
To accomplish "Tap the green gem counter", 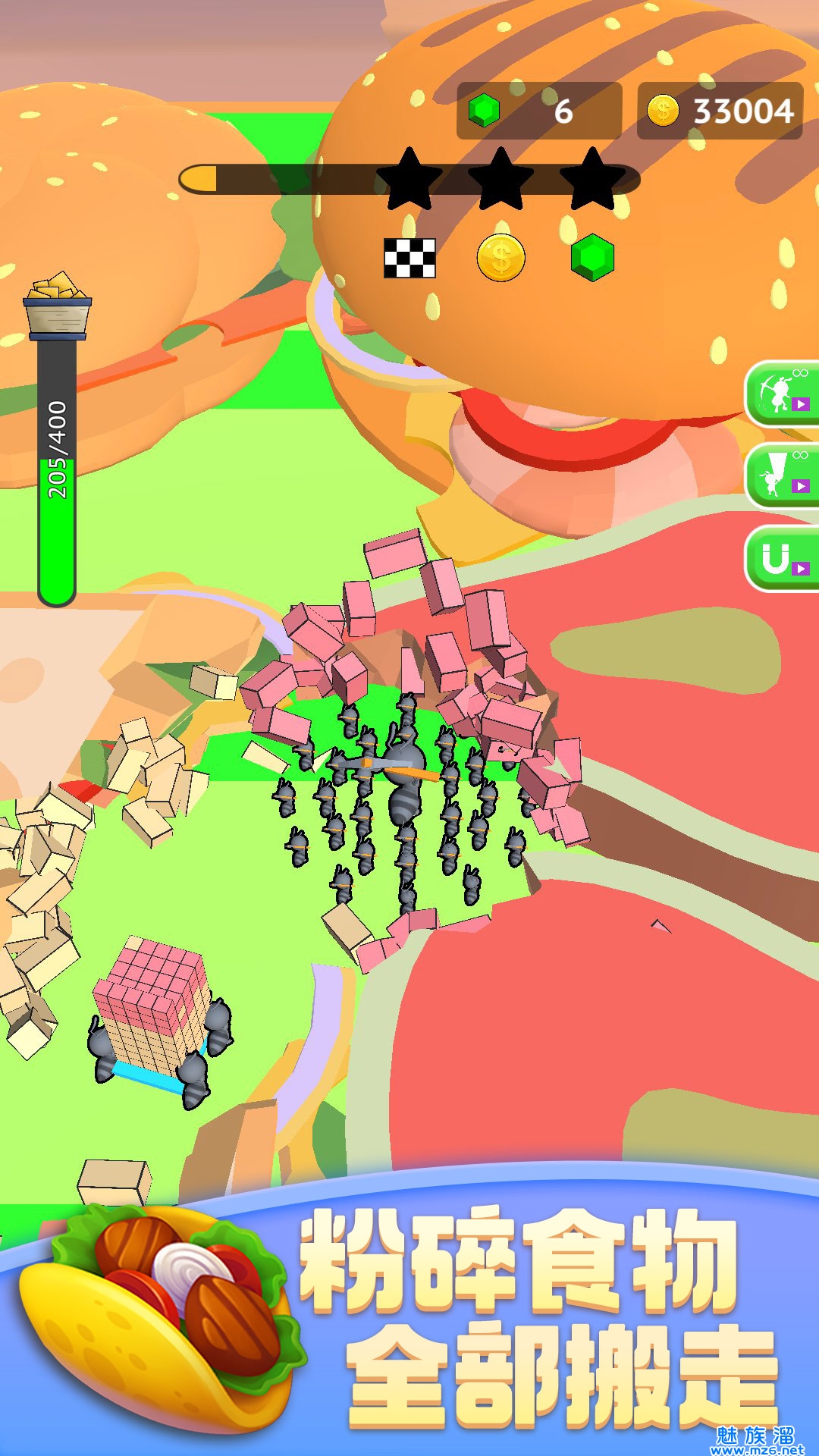I will [538, 111].
